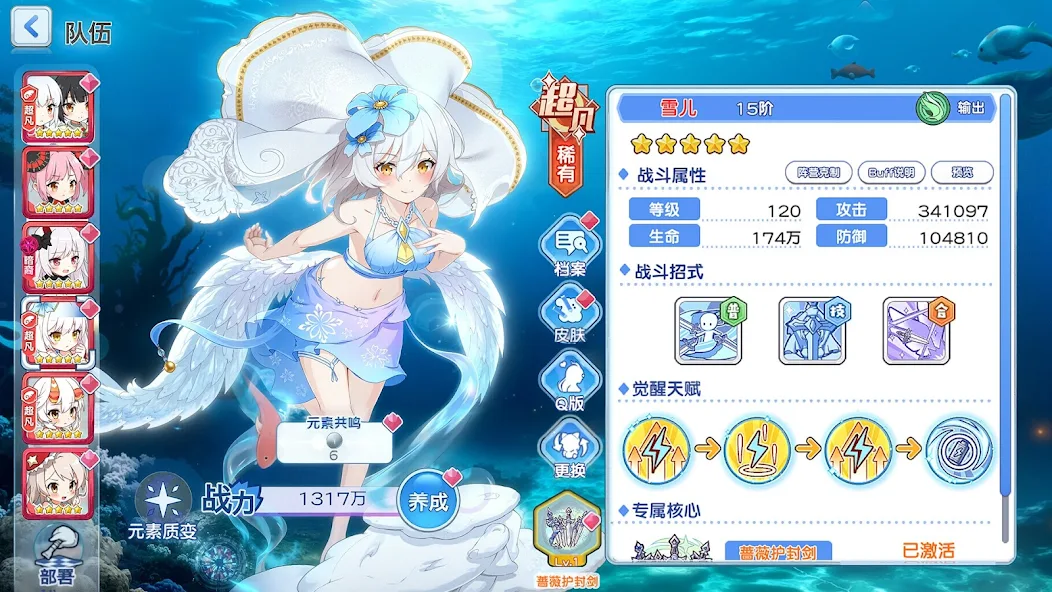Select the 暗裔 team member portrait
This screenshot has height=592, width=1052.
point(58,258)
